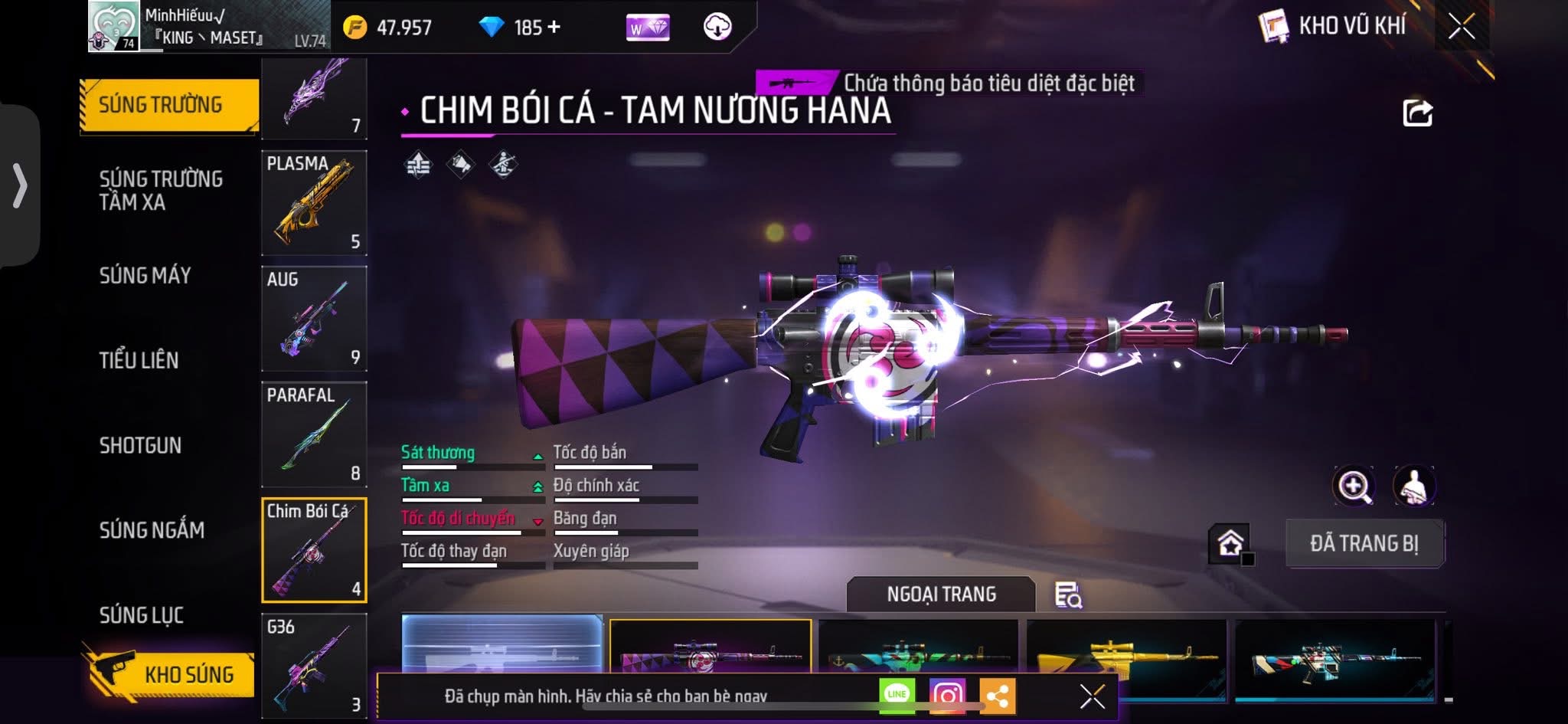Select the PLASMA weapon tile

pos(314,203)
